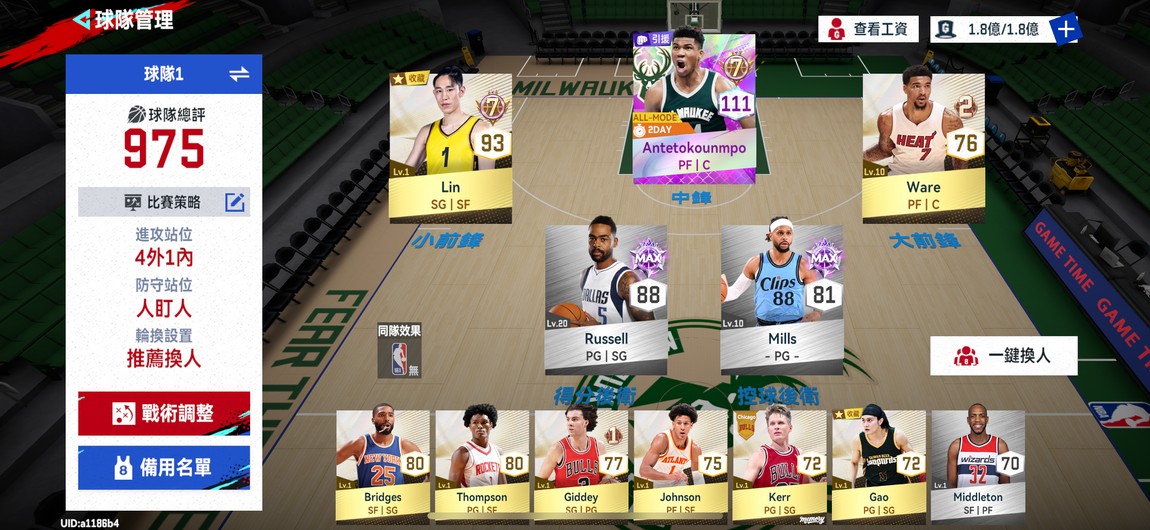This screenshot has width=1150, height=530.
Task: Go back using the 球隊管理 arrow
Action: click(82, 20)
